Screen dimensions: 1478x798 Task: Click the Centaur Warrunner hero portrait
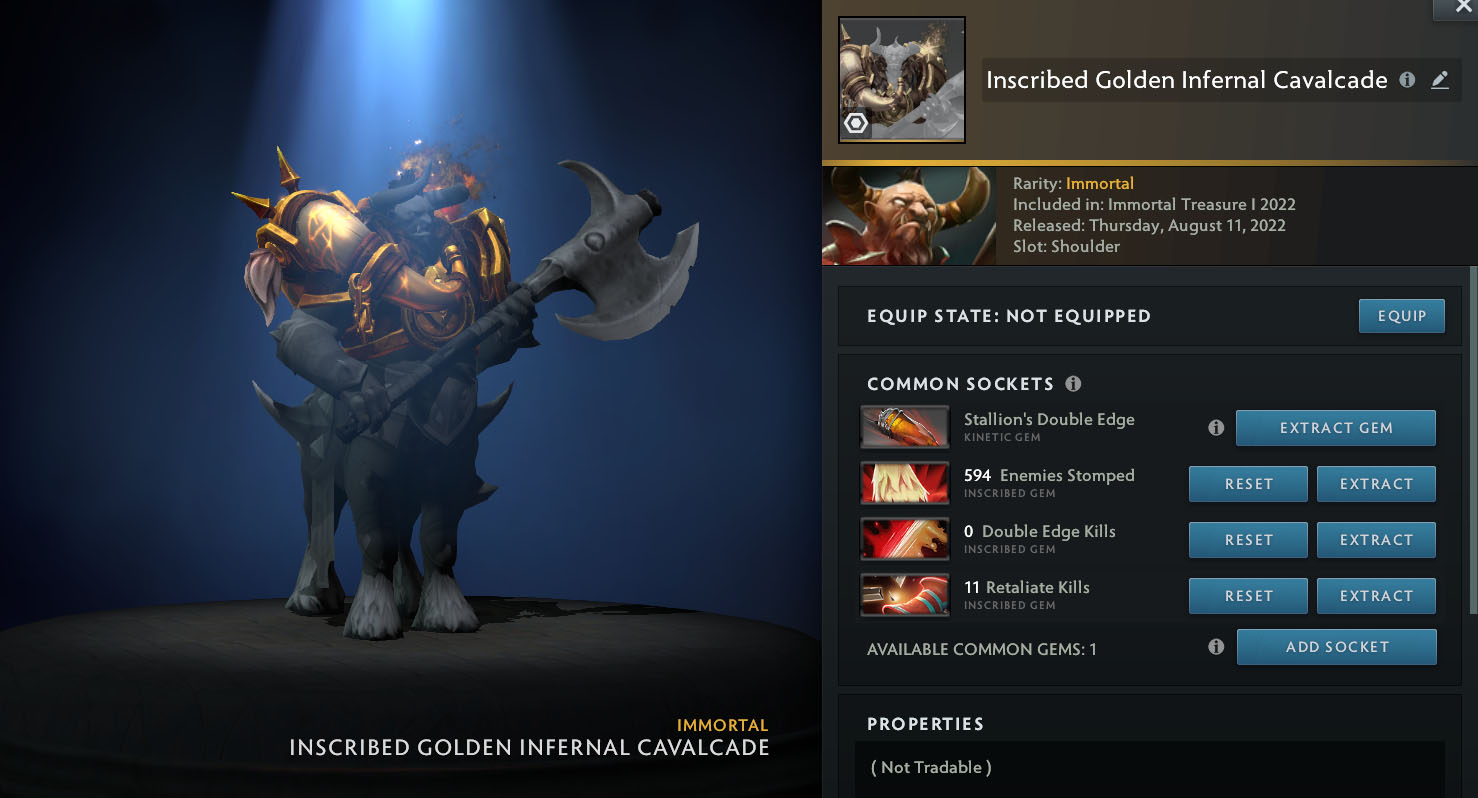[908, 216]
